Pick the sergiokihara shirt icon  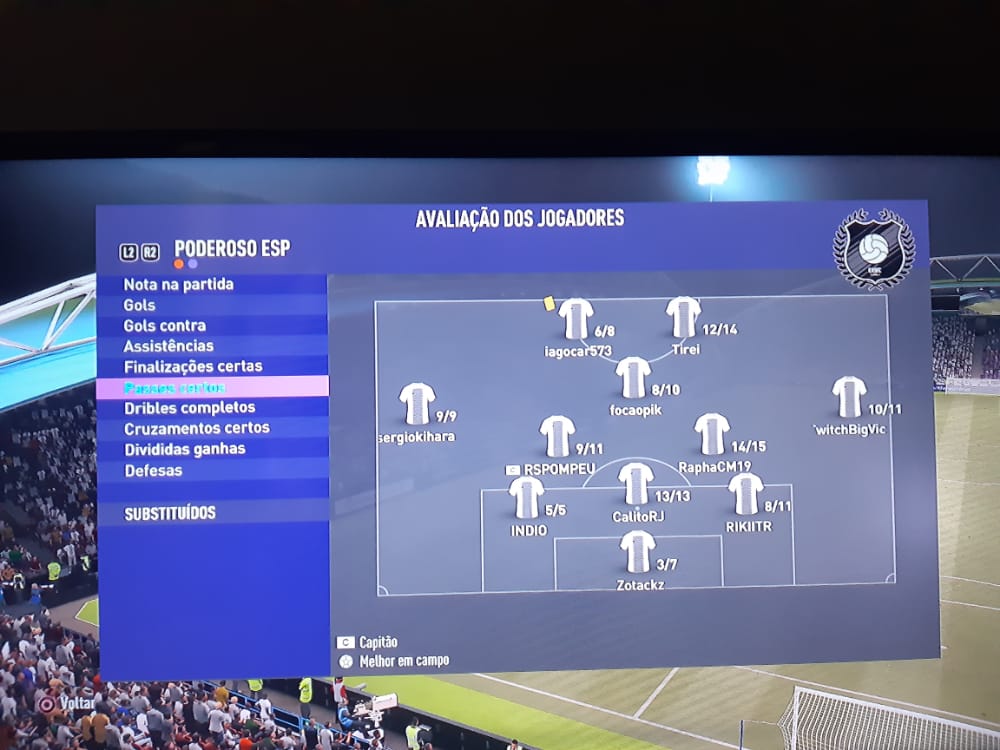coord(417,404)
